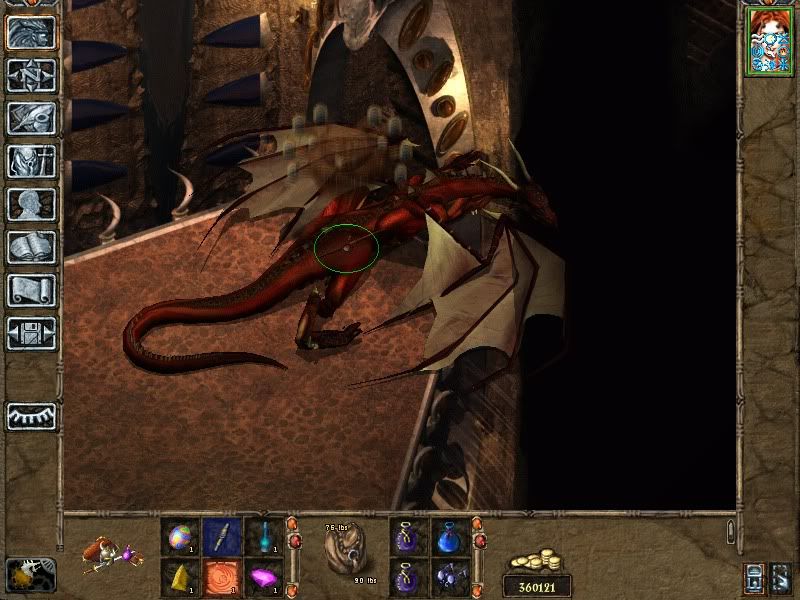Select the yellow crystal shard slot

pyautogui.click(x=181, y=576)
